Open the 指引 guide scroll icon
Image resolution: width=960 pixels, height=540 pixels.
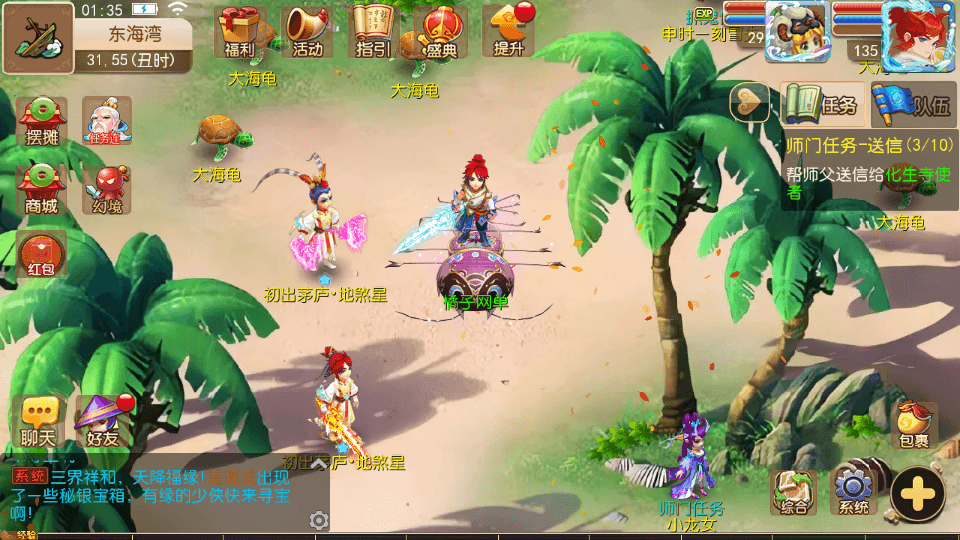click(x=373, y=30)
